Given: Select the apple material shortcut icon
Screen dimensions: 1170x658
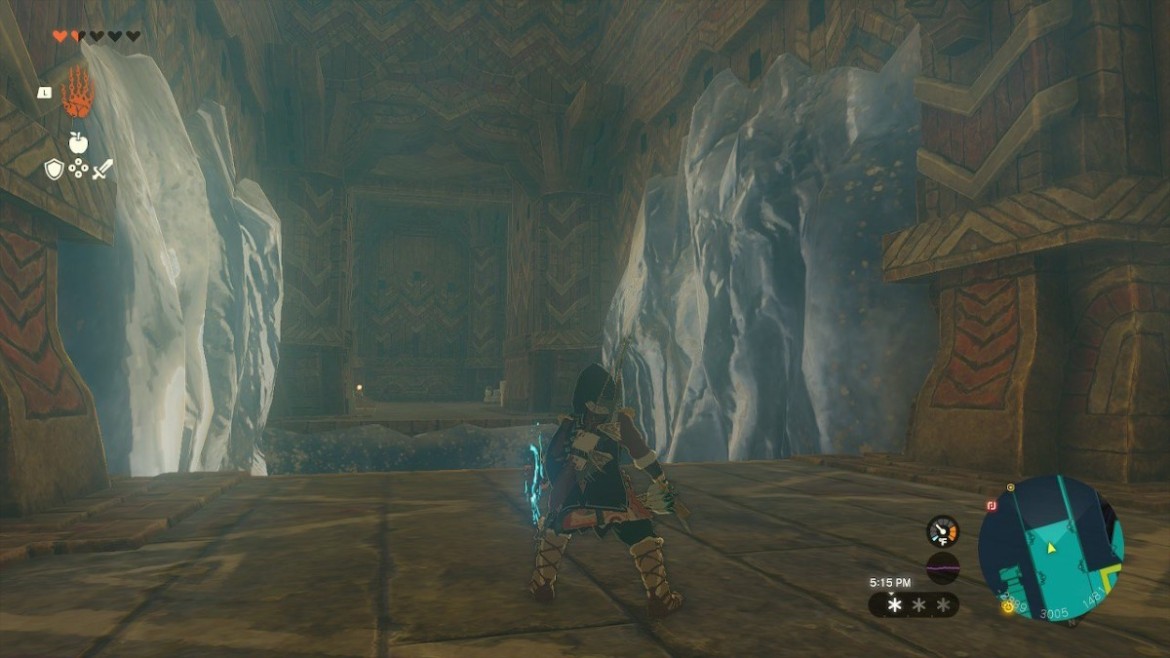Looking at the screenshot, I should pos(78,143).
